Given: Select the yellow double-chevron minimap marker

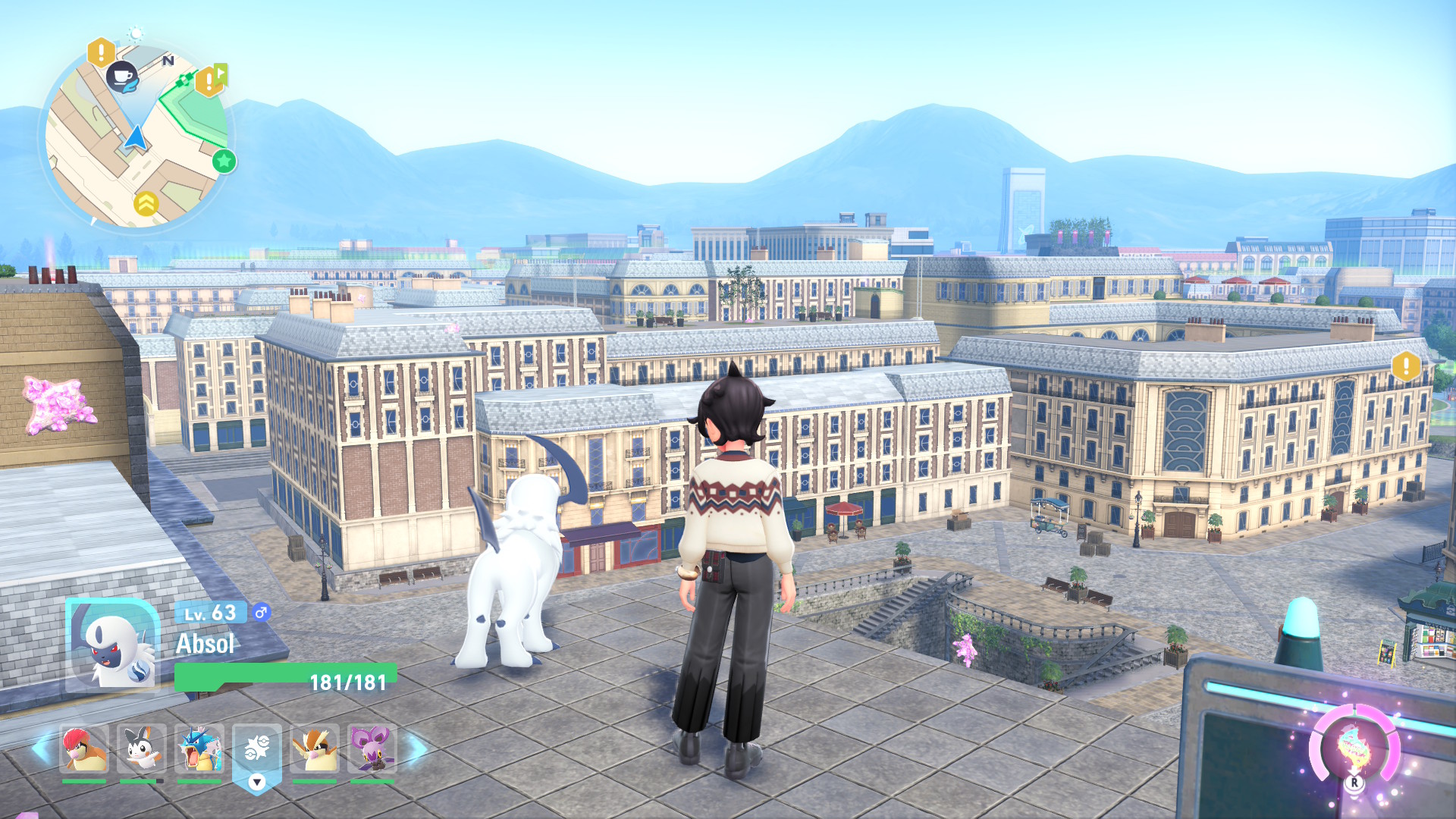Looking at the screenshot, I should point(146,203).
